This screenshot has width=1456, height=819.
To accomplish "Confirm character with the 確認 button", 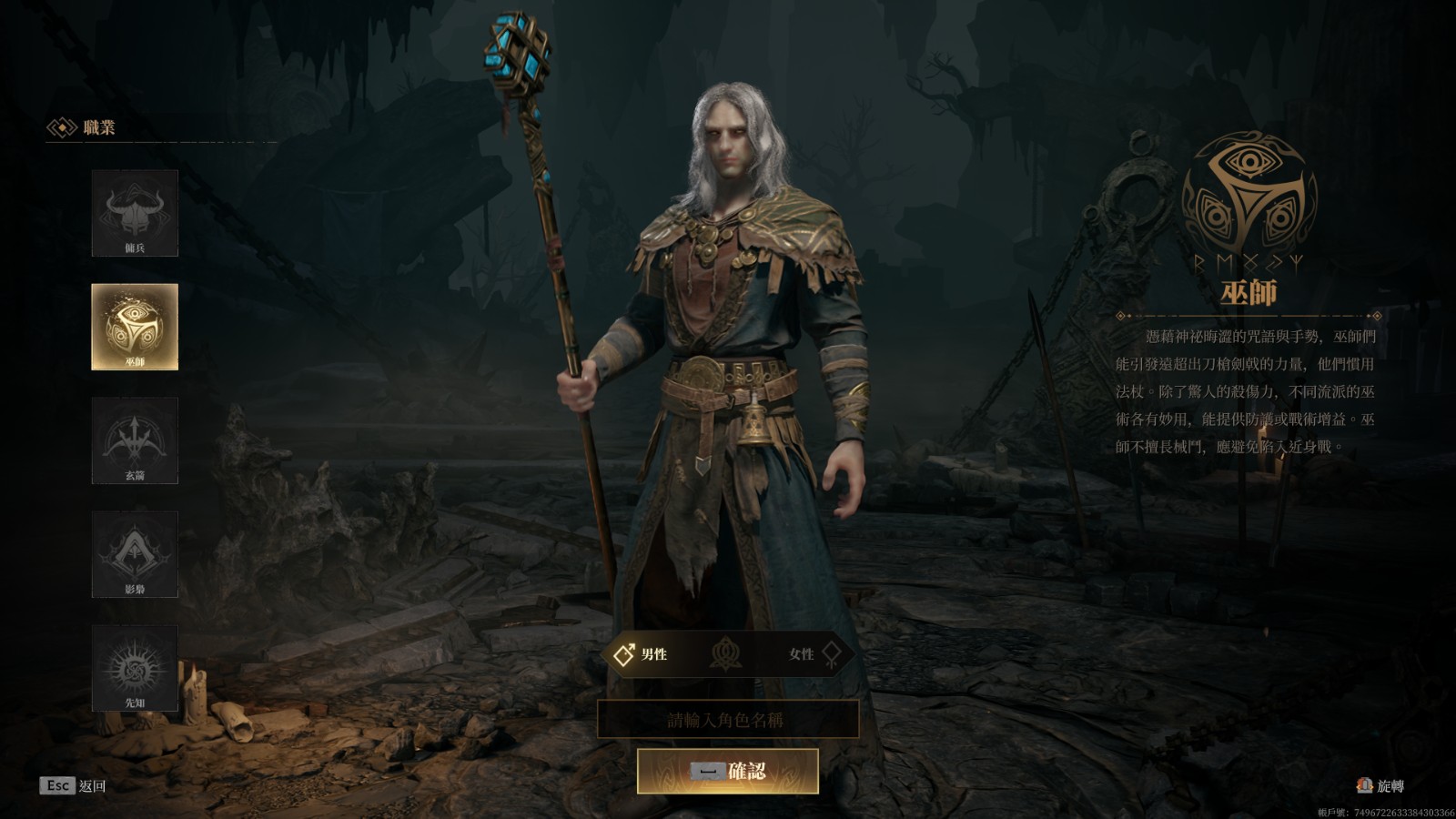I will [727, 772].
